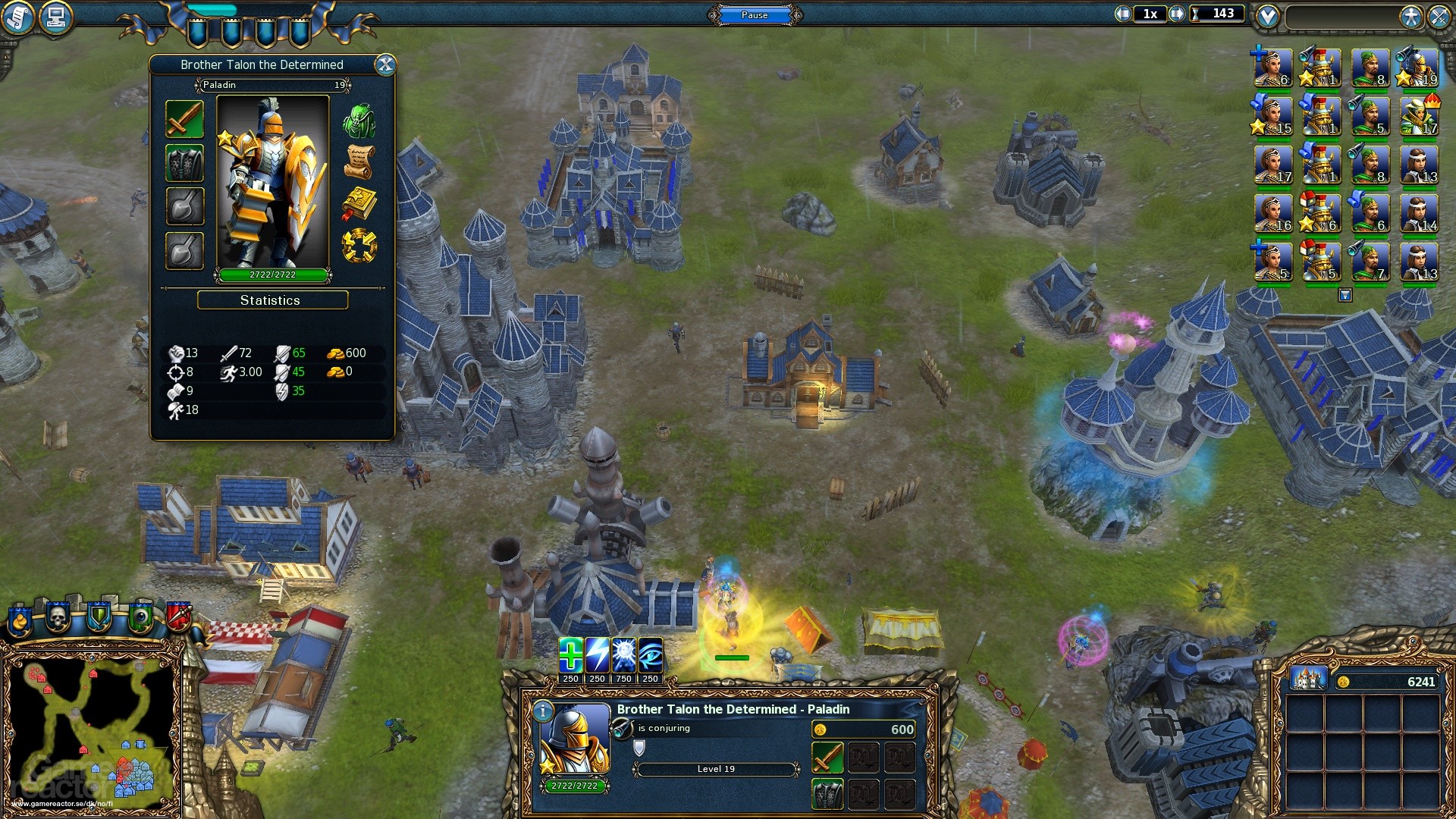The width and height of the screenshot is (1456, 819).
Task: Click the shield equipment slot in hero panel
Action: (184, 164)
